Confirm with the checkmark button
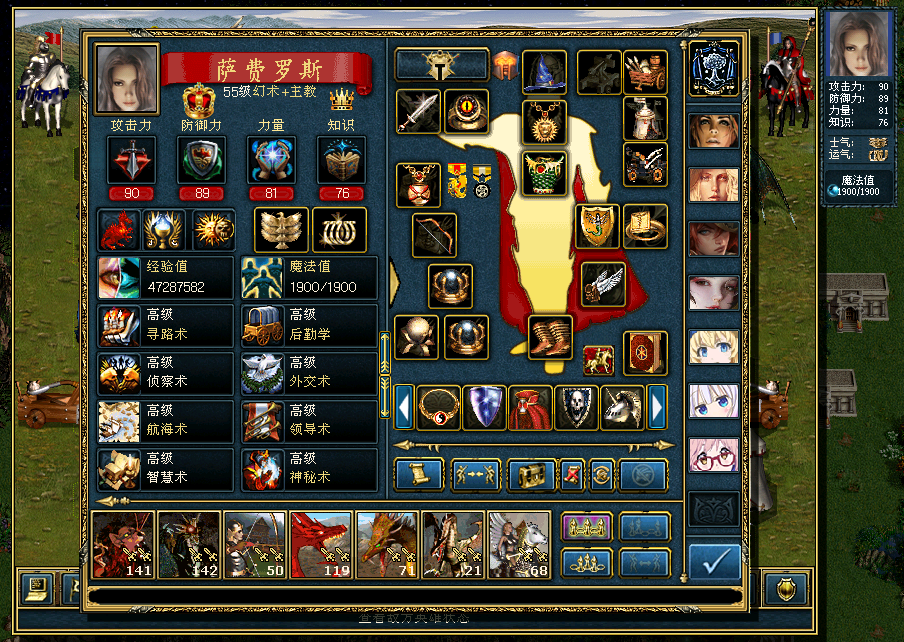Image resolution: width=904 pixels, height=642 pixels. pyautogui.click(x=714, y=563)
